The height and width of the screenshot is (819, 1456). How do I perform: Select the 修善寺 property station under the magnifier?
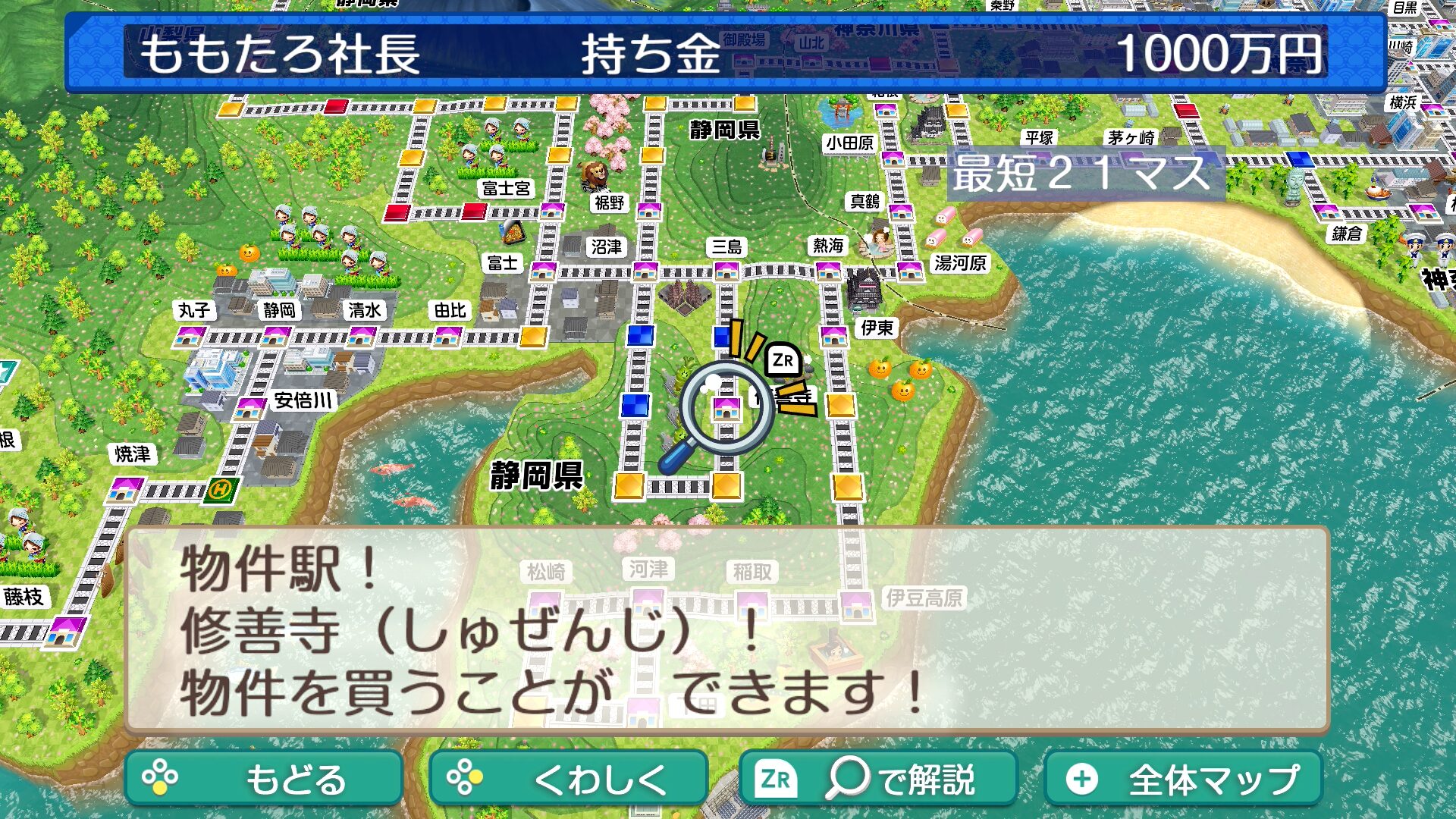tap(726, 409)
